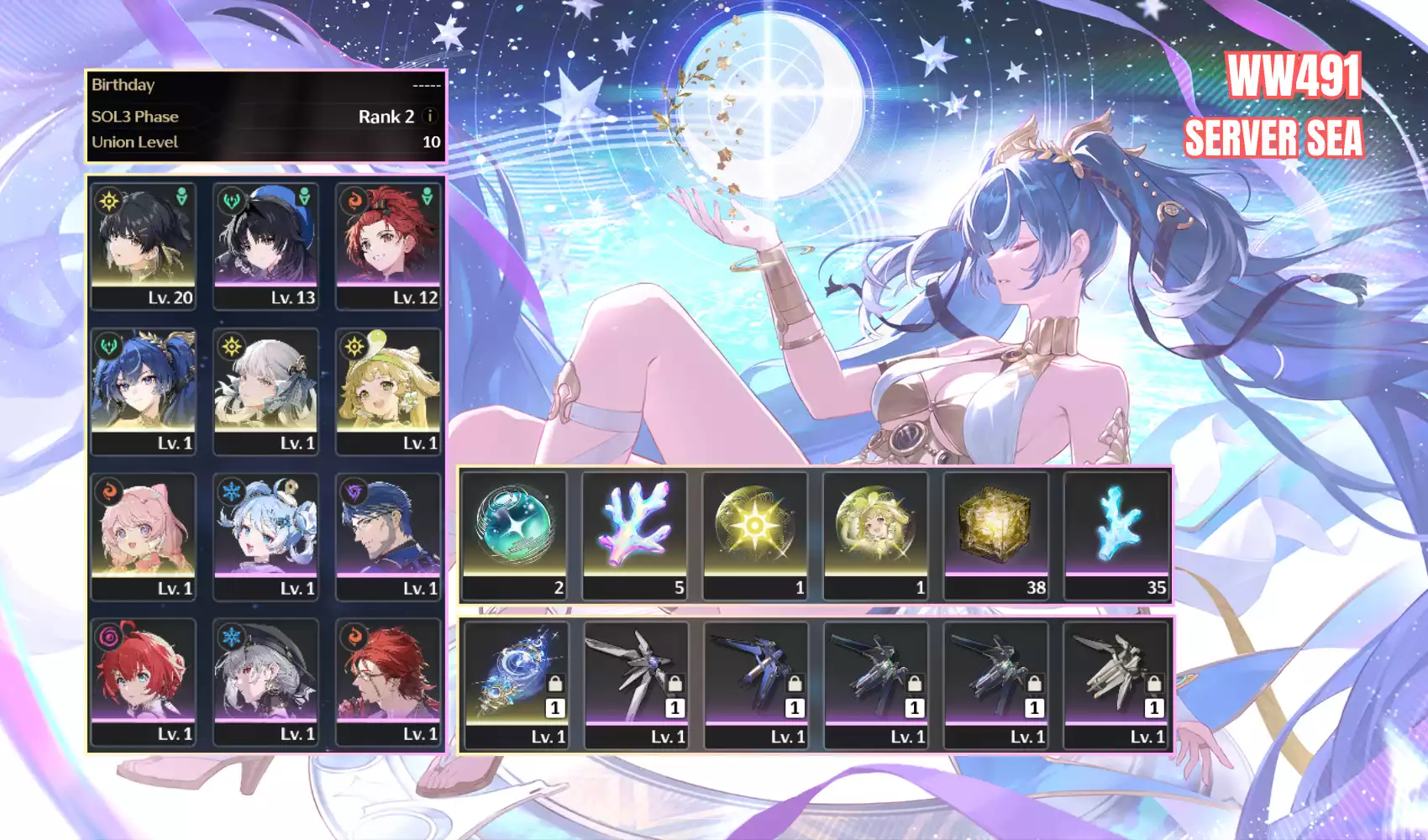Select the blonde girl with green hairband
The image size is (1428, 840).
click(388, 391)
